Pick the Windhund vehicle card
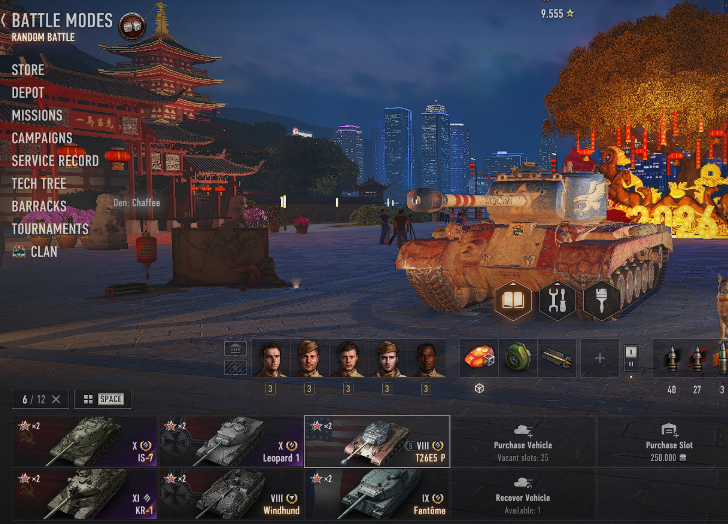This screenshot has width=728, height=524. click(231, 494)
